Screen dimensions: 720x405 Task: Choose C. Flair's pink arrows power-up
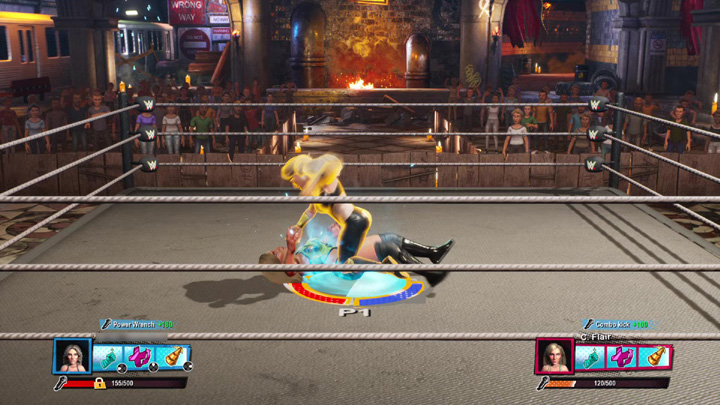[623, 357]
